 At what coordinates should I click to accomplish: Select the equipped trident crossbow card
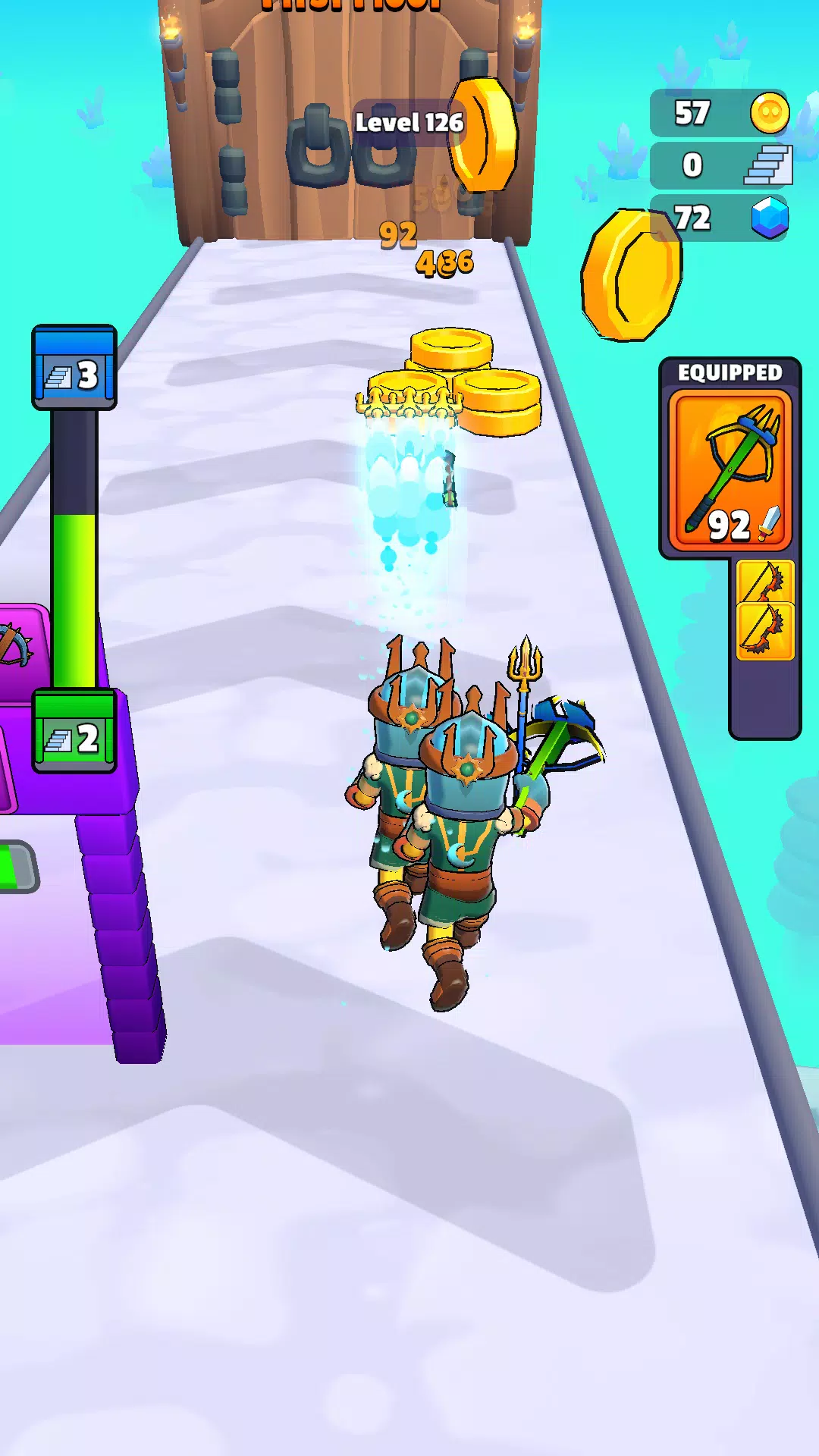coord(730,470)
